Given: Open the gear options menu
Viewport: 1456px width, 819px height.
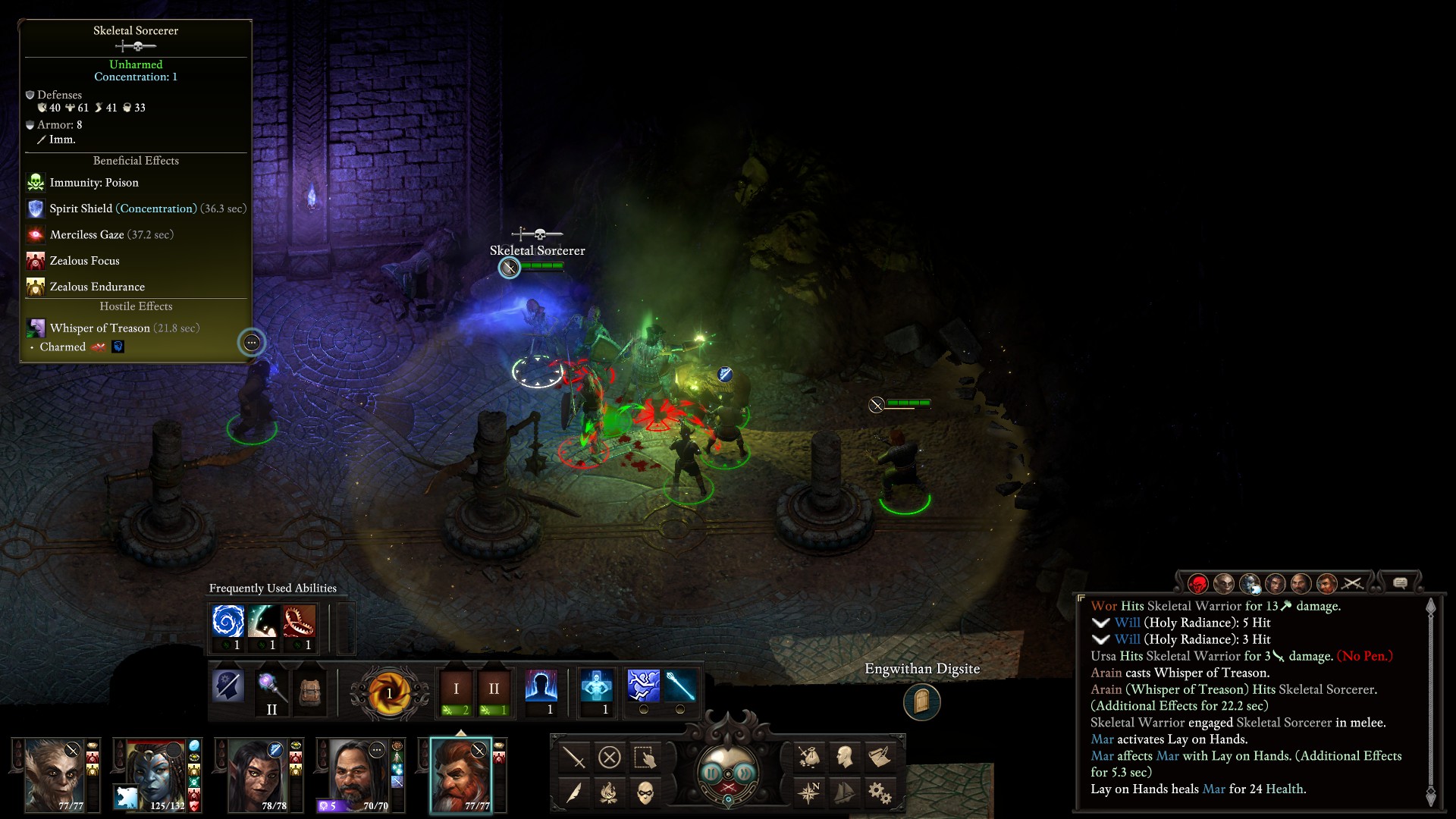Looking at the screenshot, I should [x=880, y=793].
